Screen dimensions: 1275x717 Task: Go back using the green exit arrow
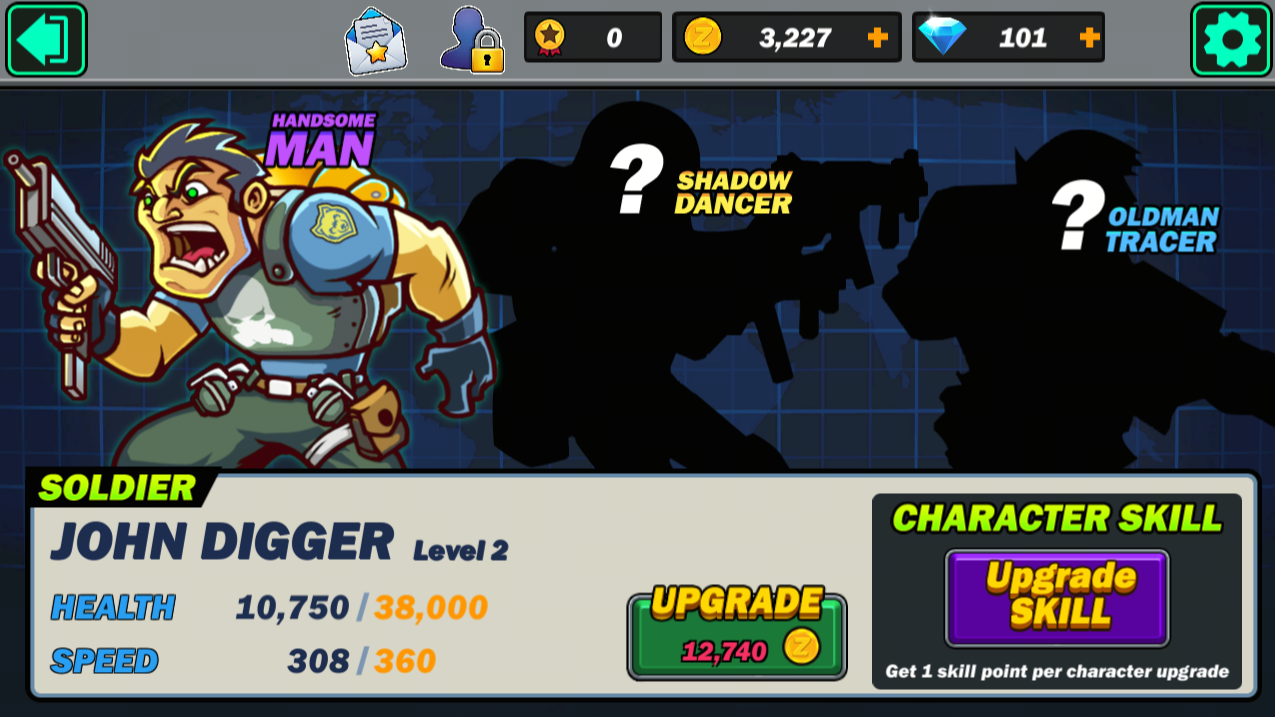(x=47, y=40)
